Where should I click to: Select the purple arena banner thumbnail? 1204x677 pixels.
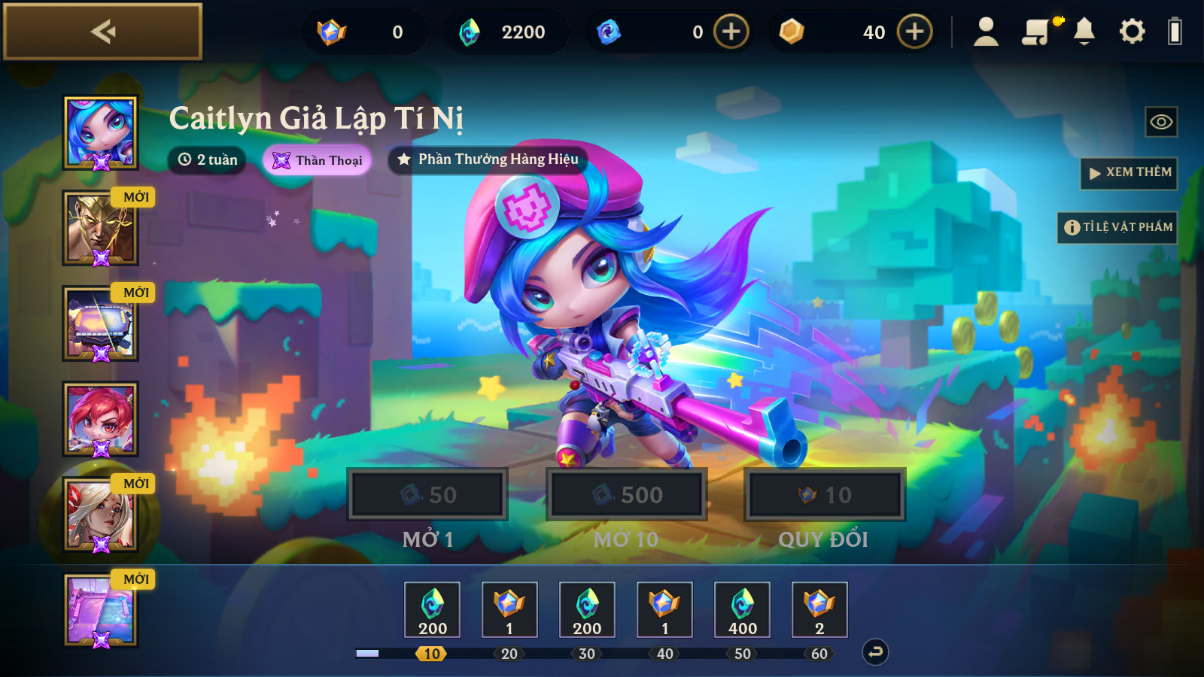tap(100, 609)
